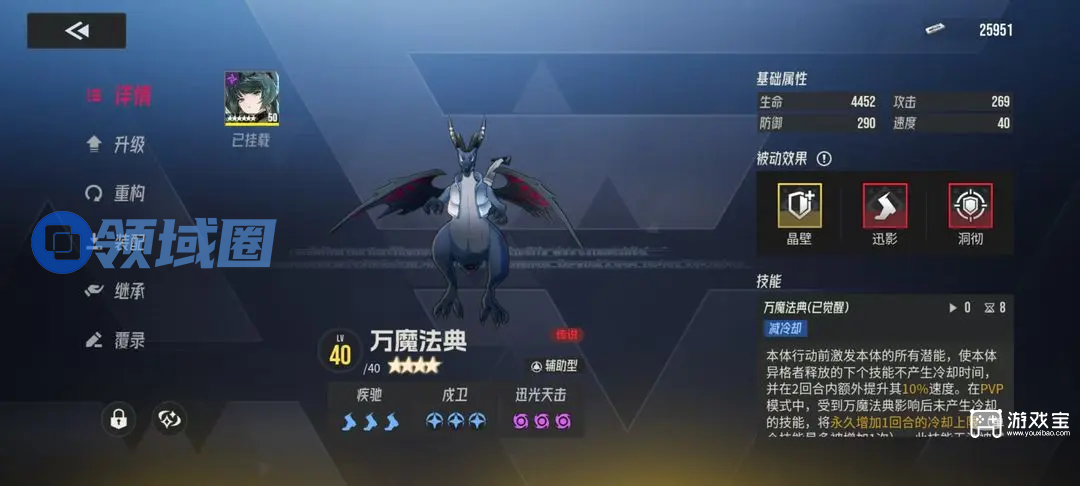Screen dimensions: 1080x486
Task: Select the 迅光天击 trait icons
Action: (541, 421)
